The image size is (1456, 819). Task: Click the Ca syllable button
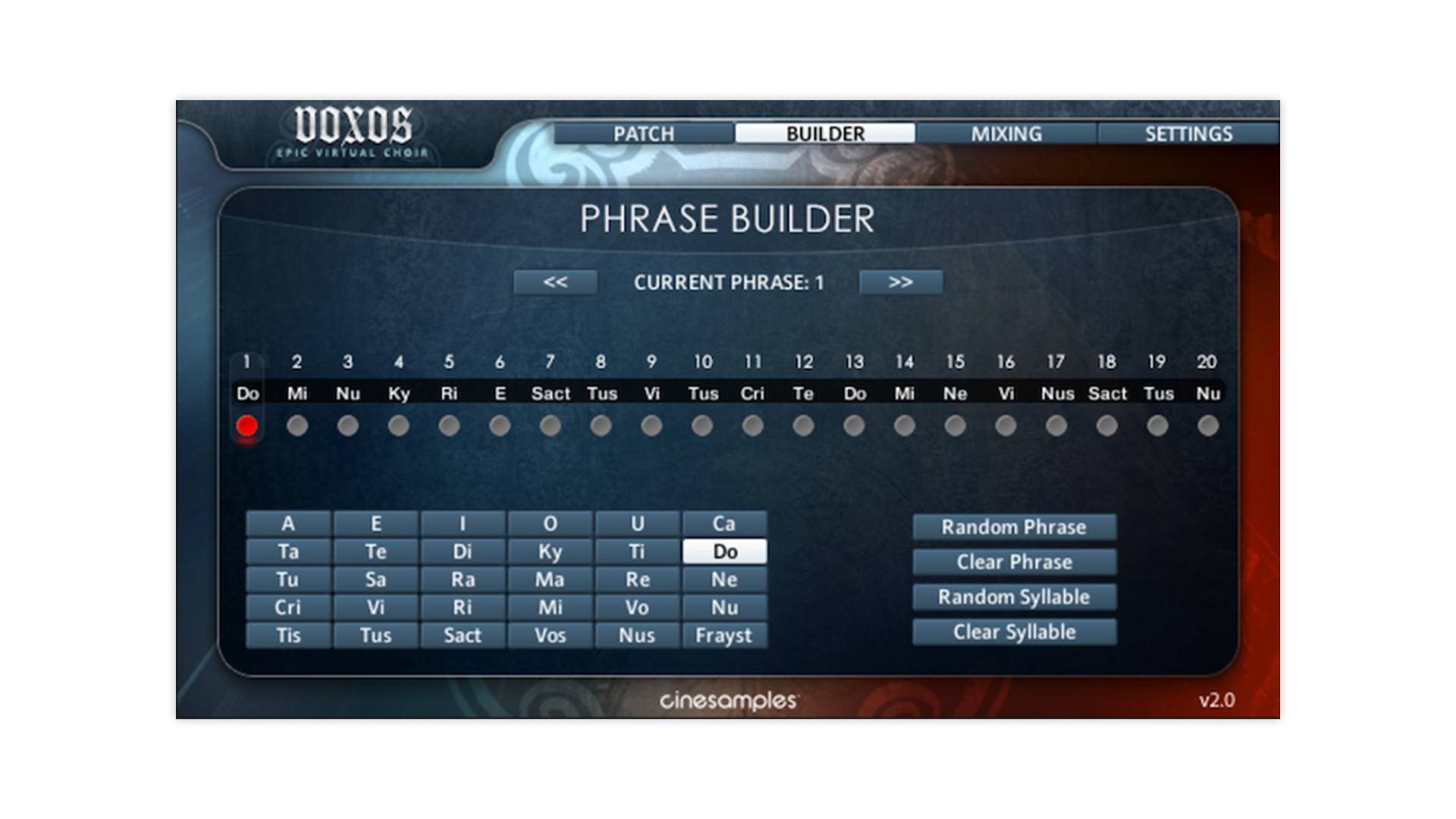click(724, 524)
